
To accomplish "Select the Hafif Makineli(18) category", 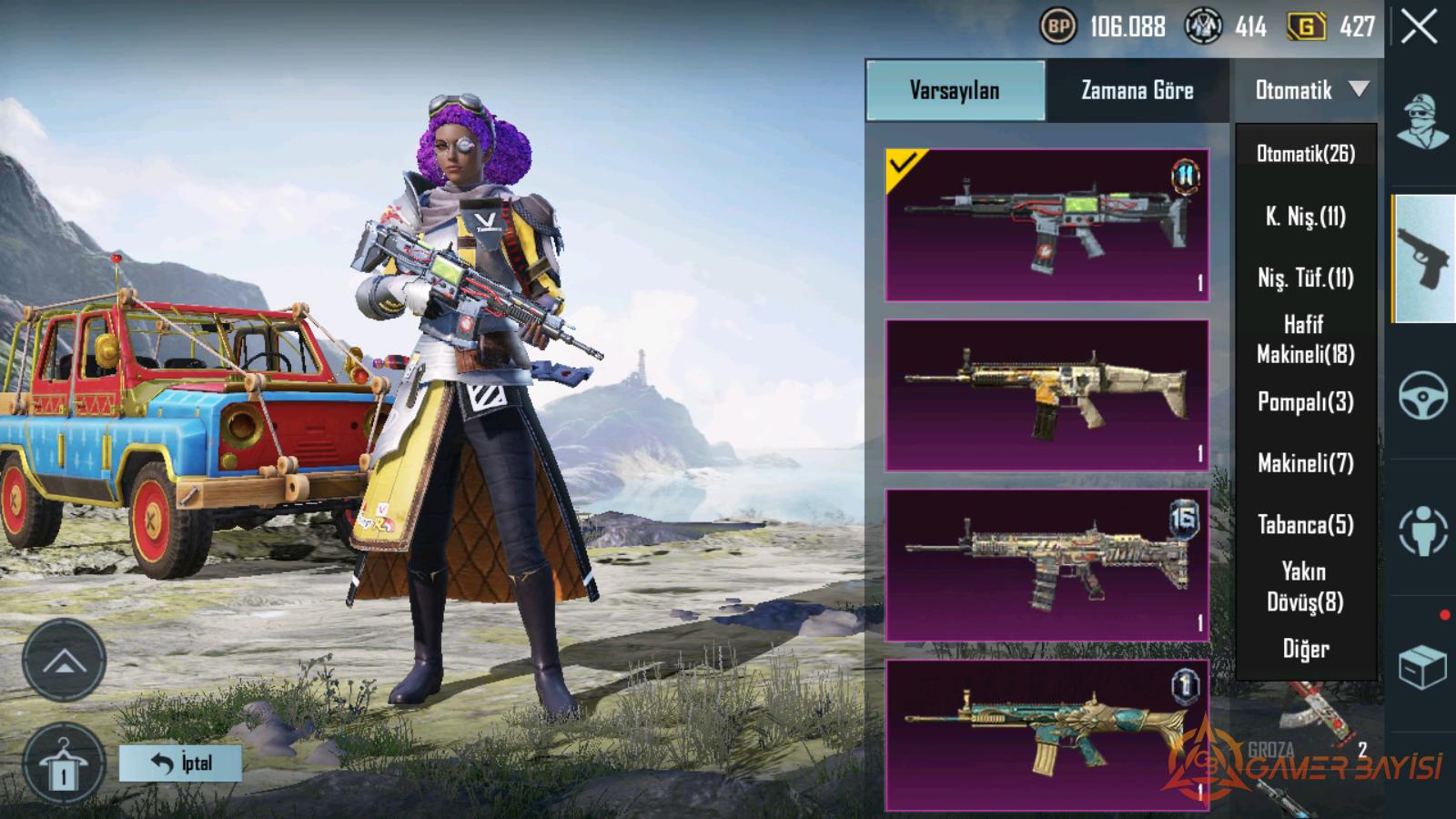I will 1306,339.
